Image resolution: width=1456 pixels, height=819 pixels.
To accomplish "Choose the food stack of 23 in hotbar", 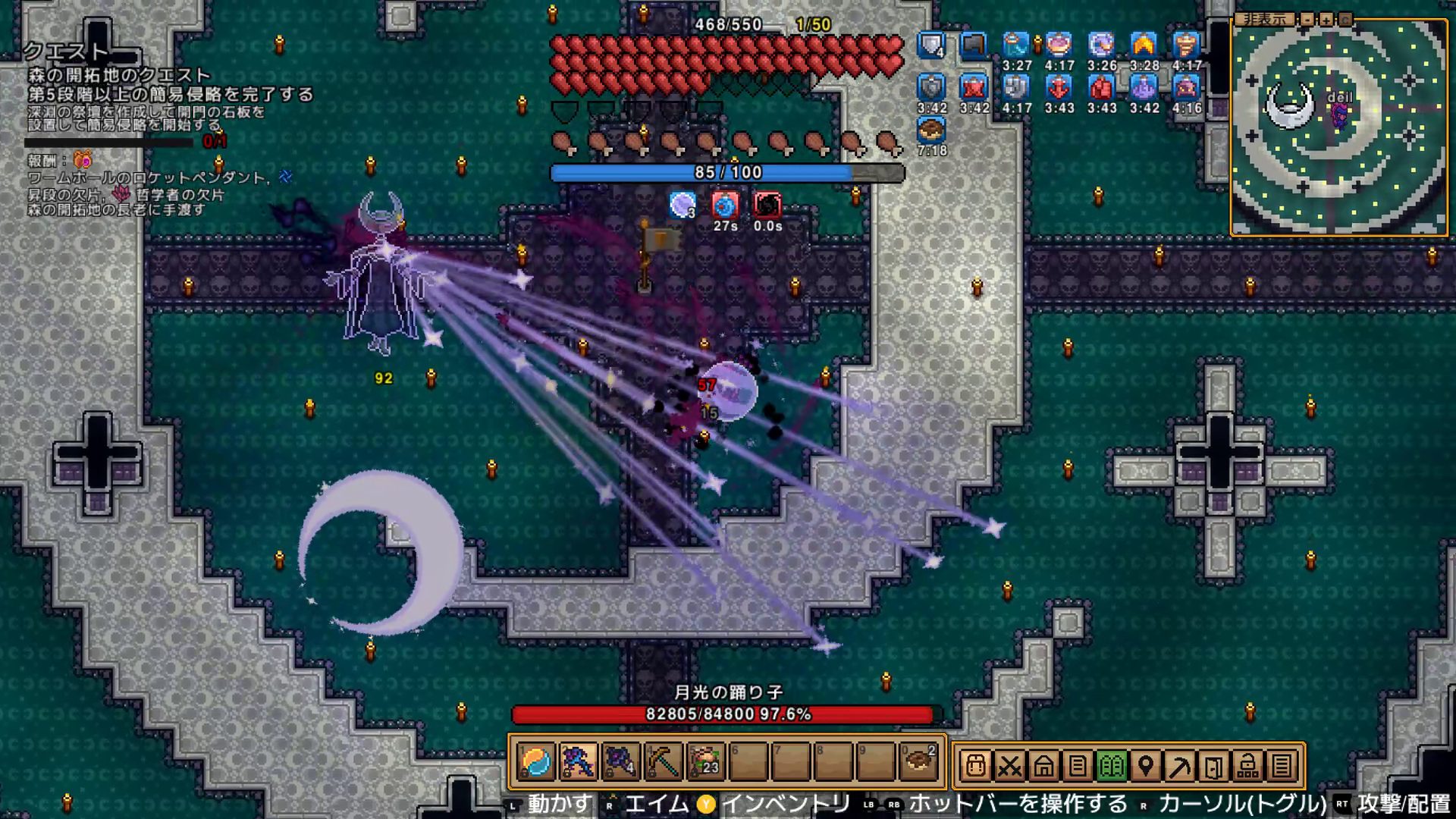I will click(x=705, y=762).
